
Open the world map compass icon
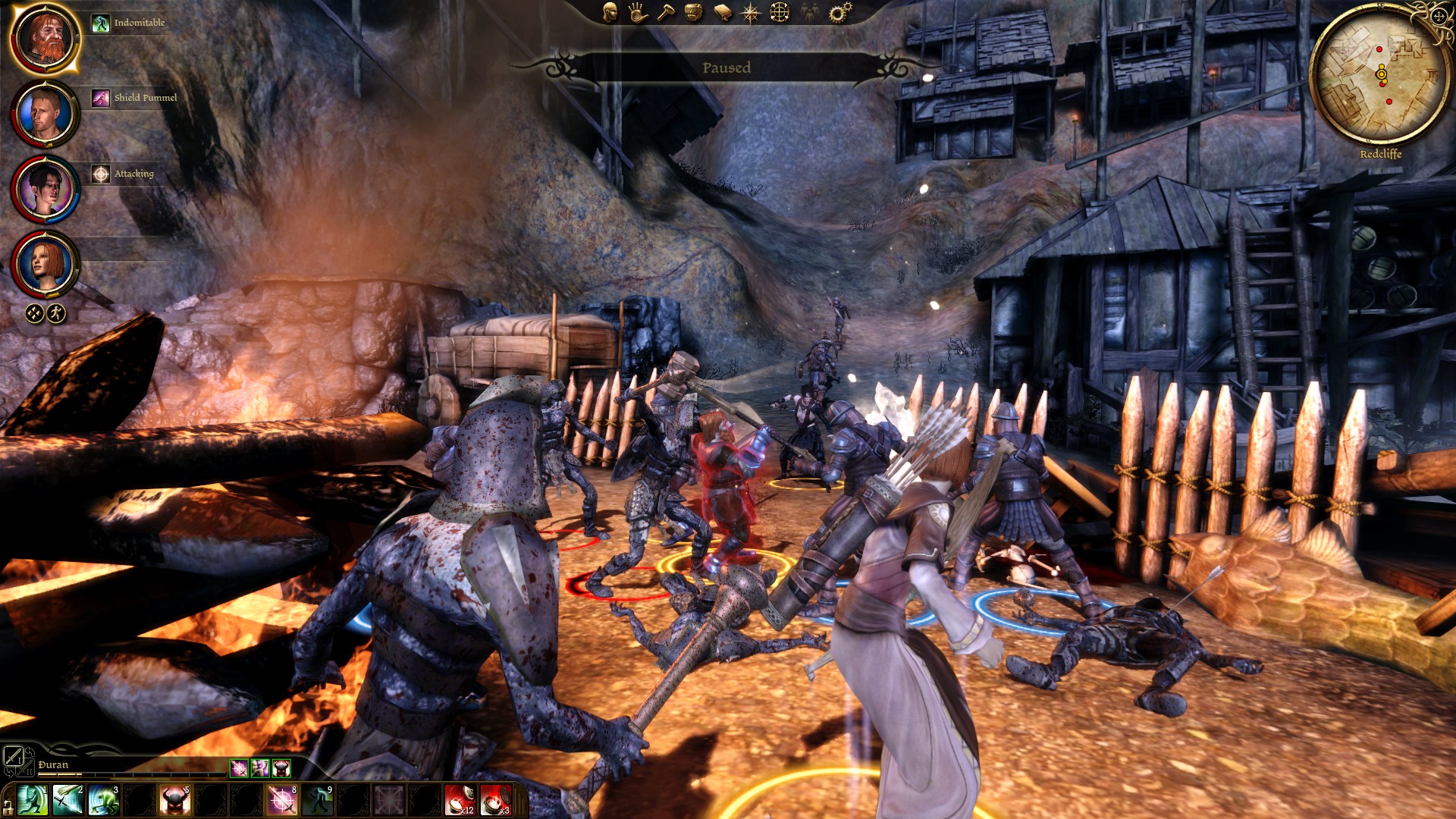(x=751, y=12)
